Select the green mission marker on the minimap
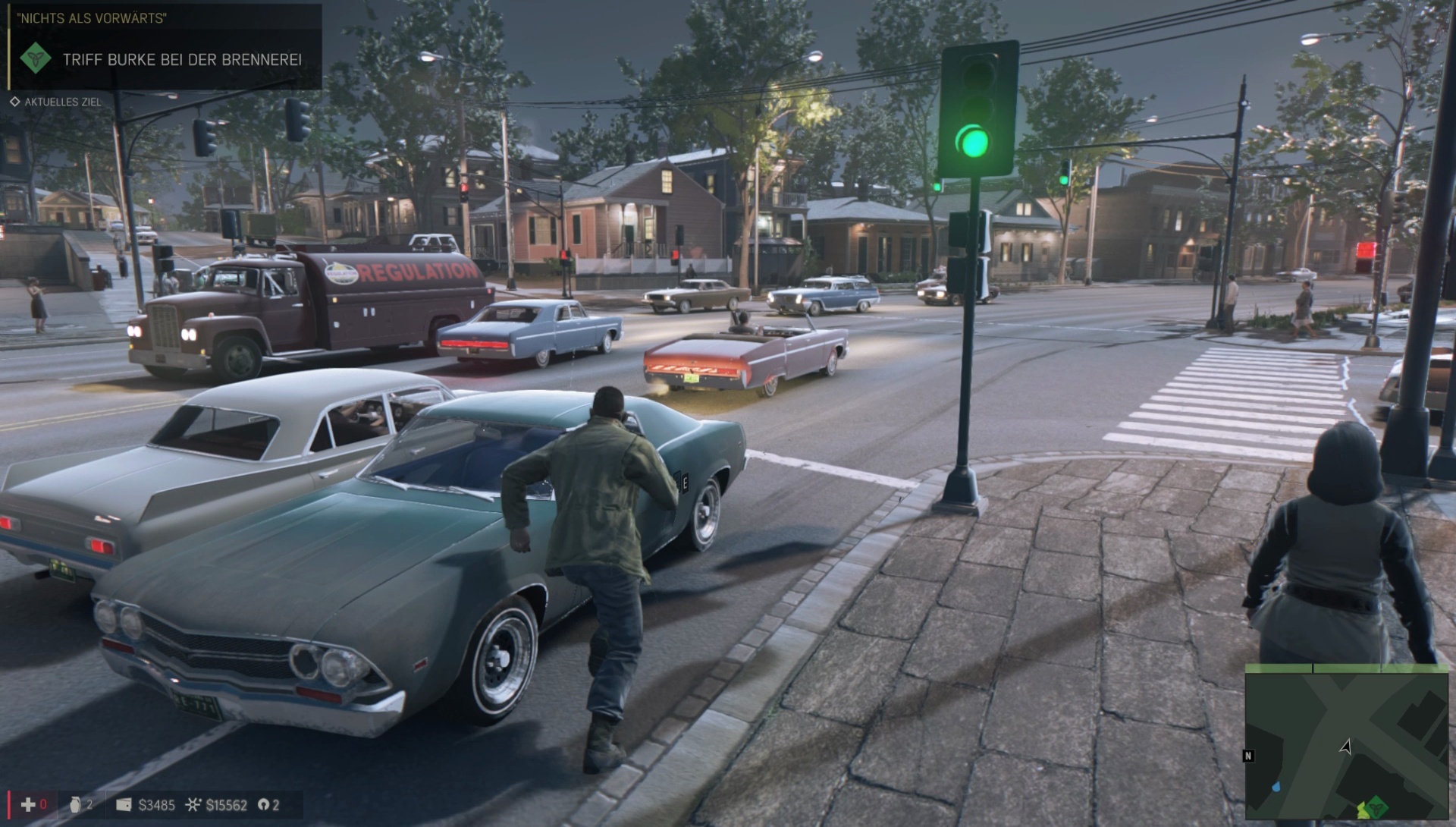The image size is (1456, 827). [x=1378, y=809]
